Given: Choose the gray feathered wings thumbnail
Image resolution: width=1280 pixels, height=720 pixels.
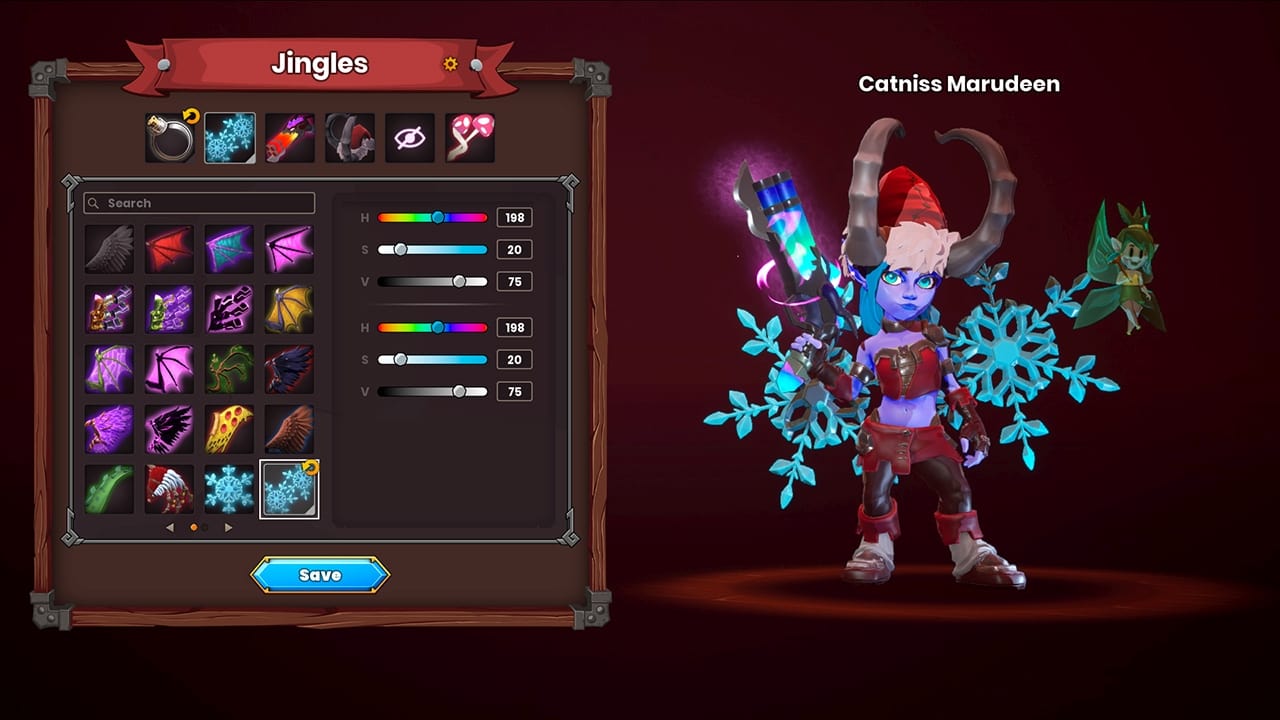Looking at the screenshot, I should point(109,247).
